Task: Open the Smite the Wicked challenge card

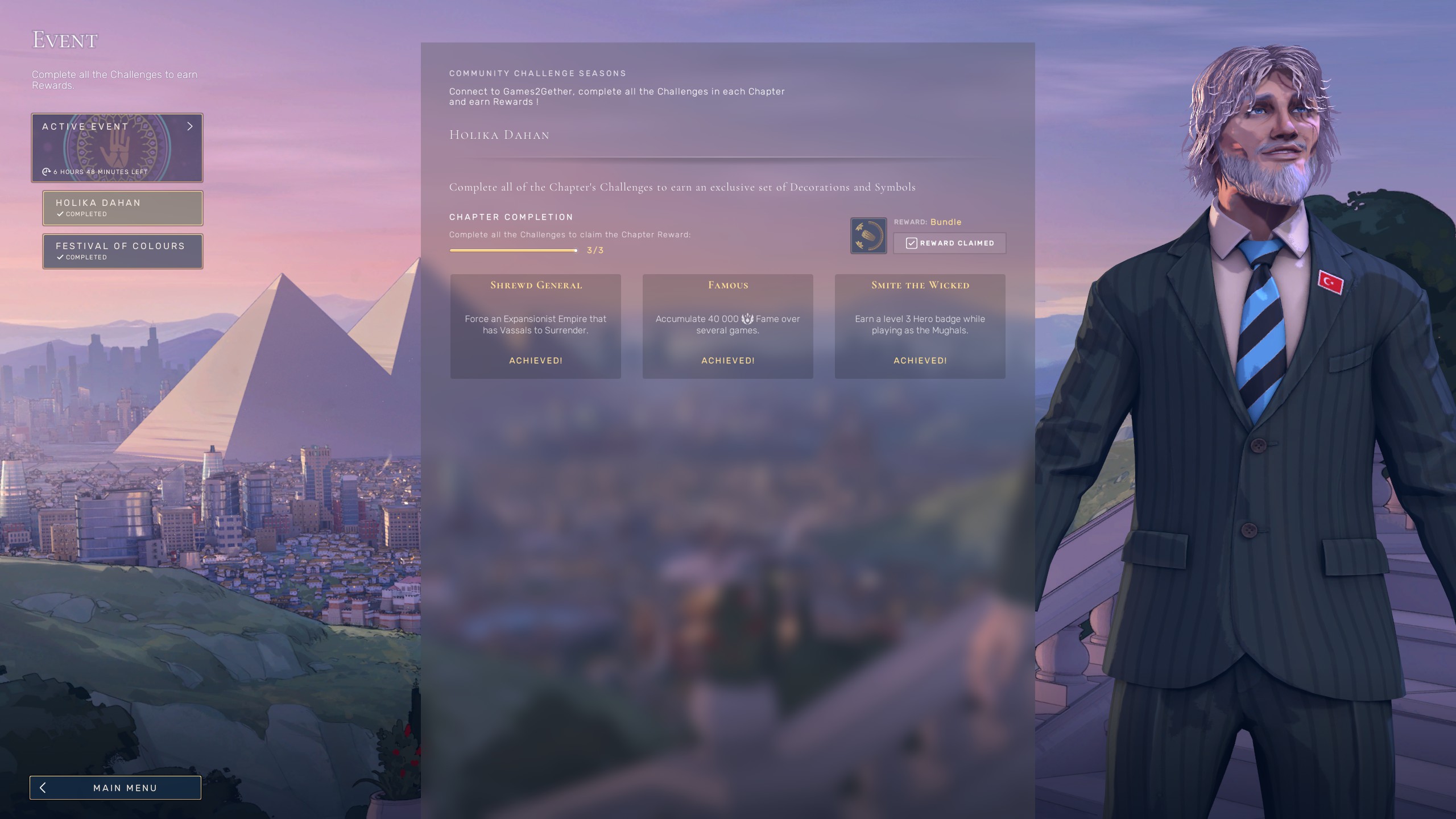Action: click(x=920, y=326)
